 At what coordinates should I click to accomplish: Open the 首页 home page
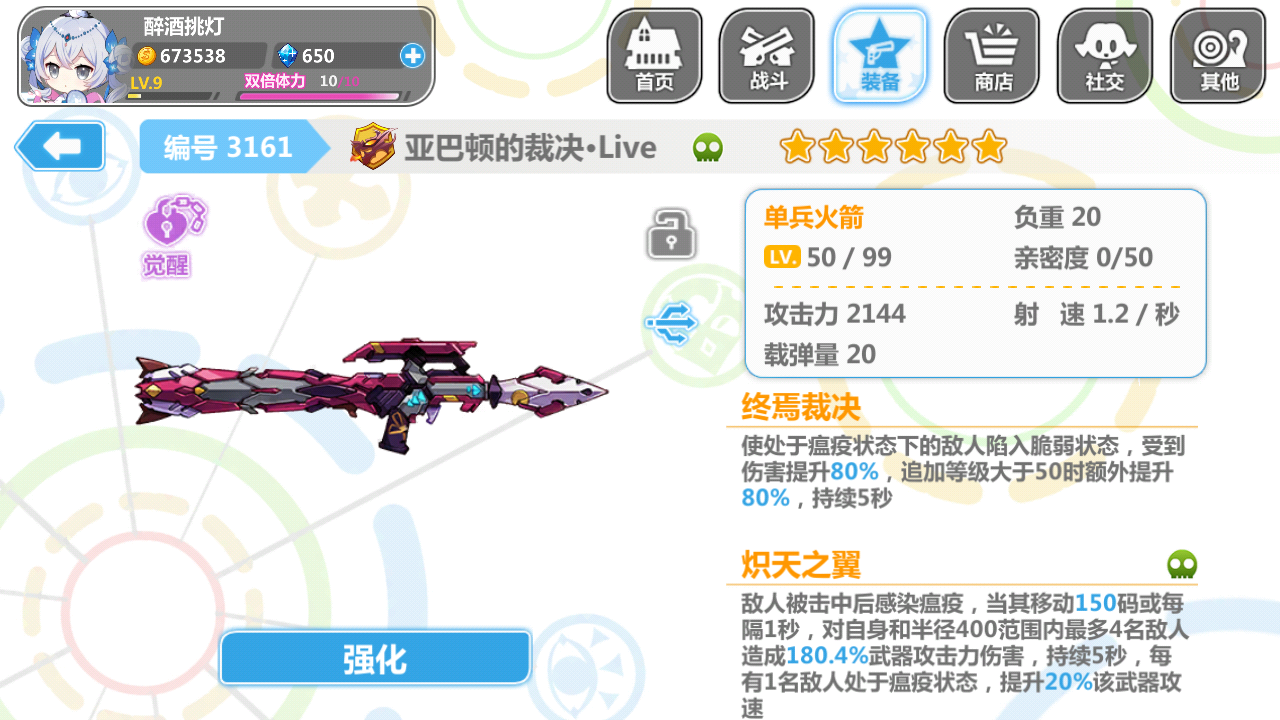coord(654,55)
